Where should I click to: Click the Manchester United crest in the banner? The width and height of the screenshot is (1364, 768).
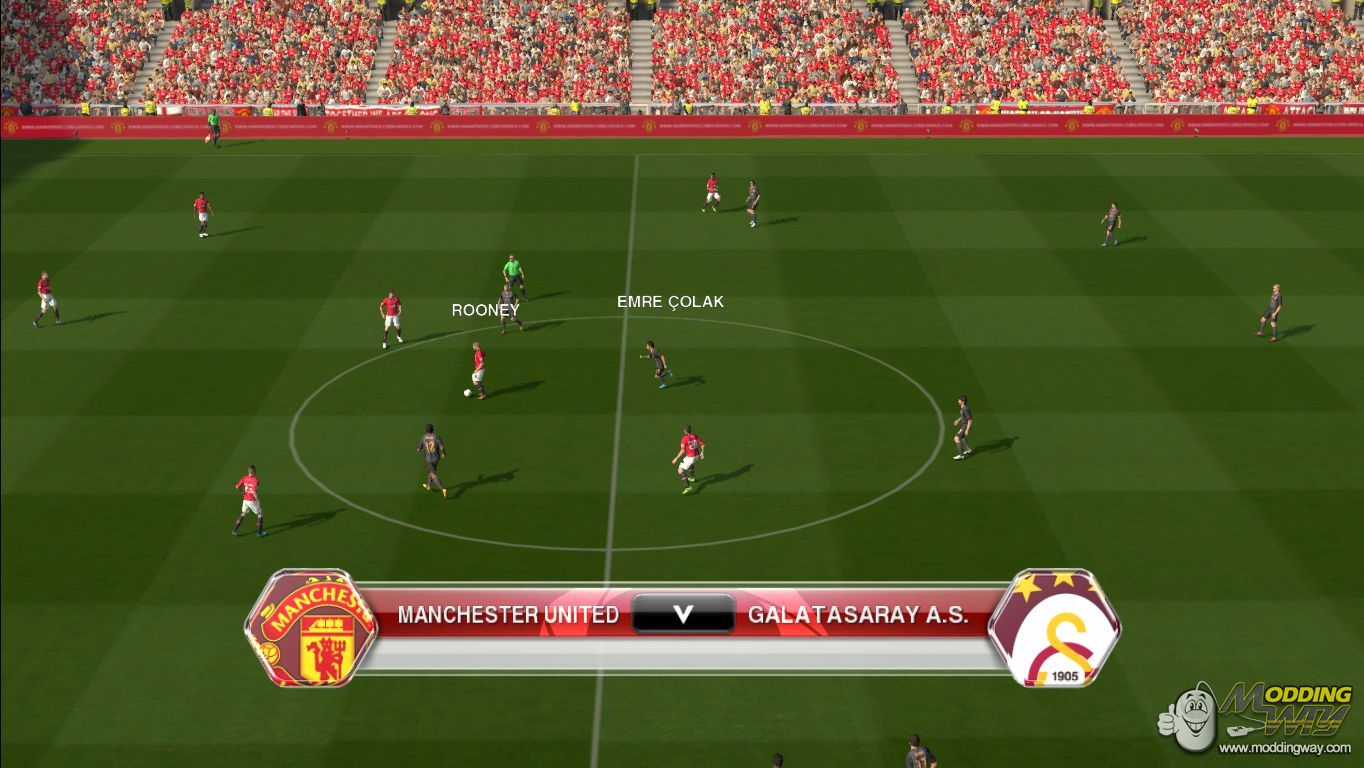pyautogui.click(x=311, y=628)
